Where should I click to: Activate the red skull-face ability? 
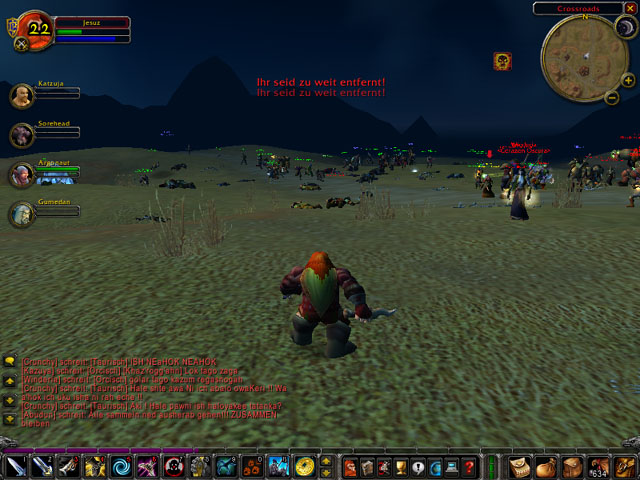click(x=173, y=467)
